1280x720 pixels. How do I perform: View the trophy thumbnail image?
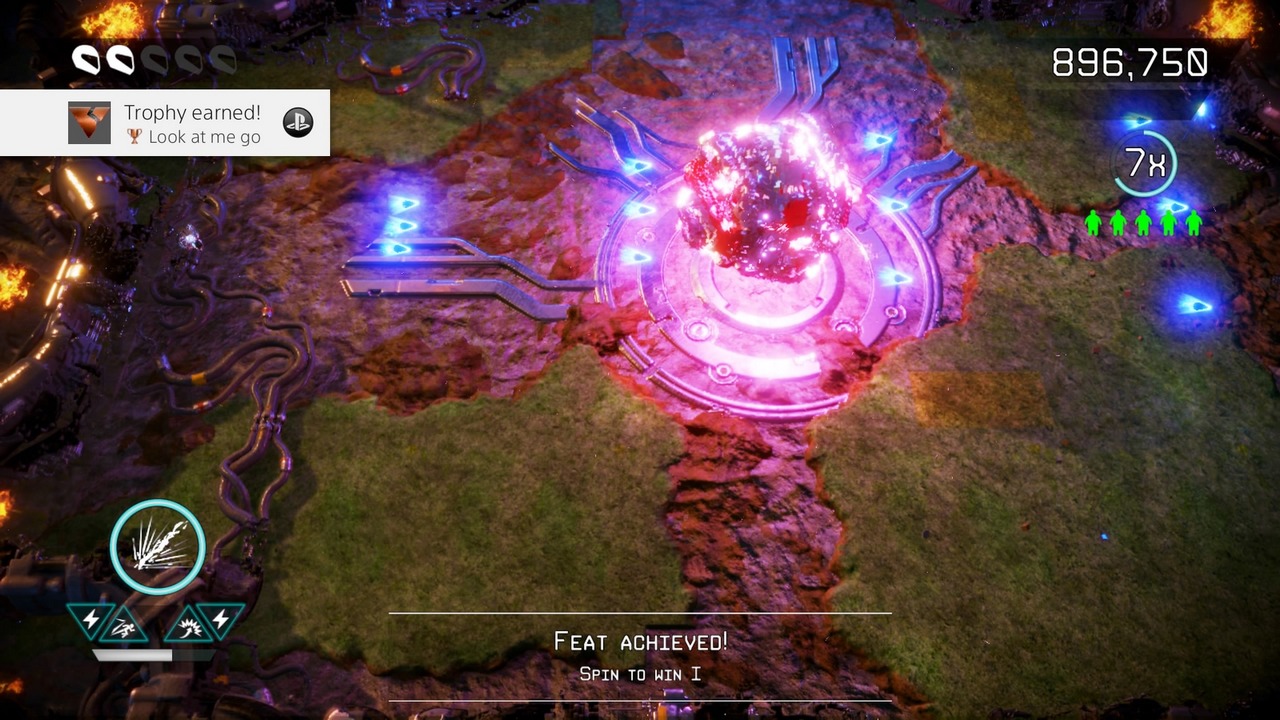point(89,123)
